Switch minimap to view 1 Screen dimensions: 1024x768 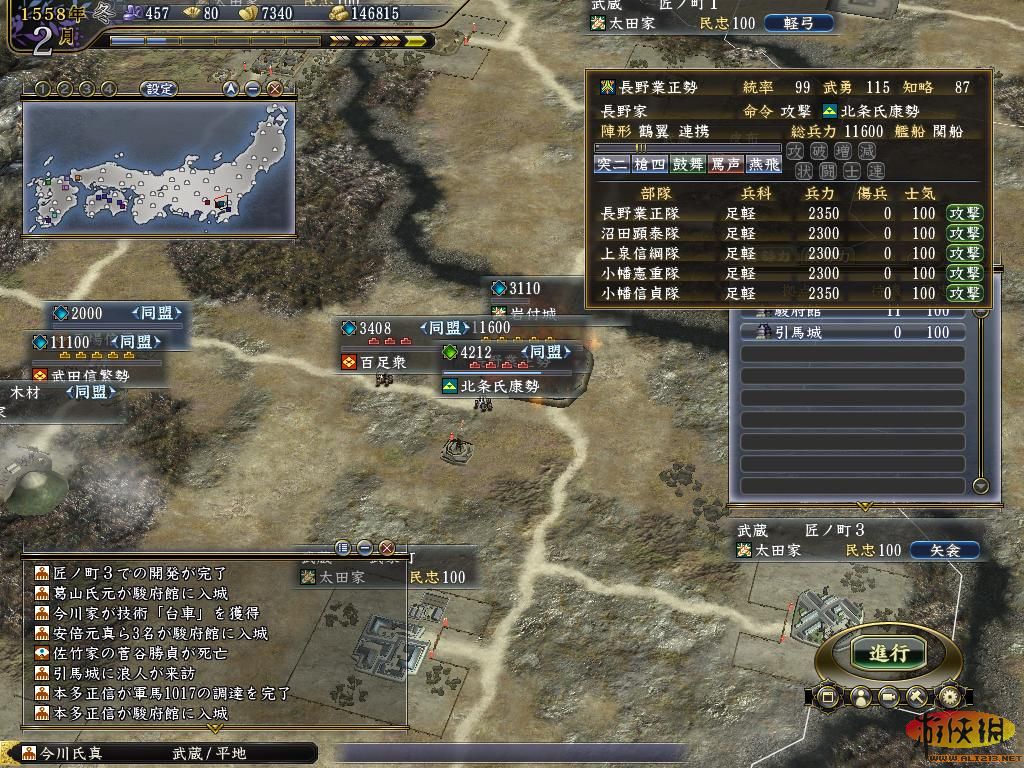42,88
